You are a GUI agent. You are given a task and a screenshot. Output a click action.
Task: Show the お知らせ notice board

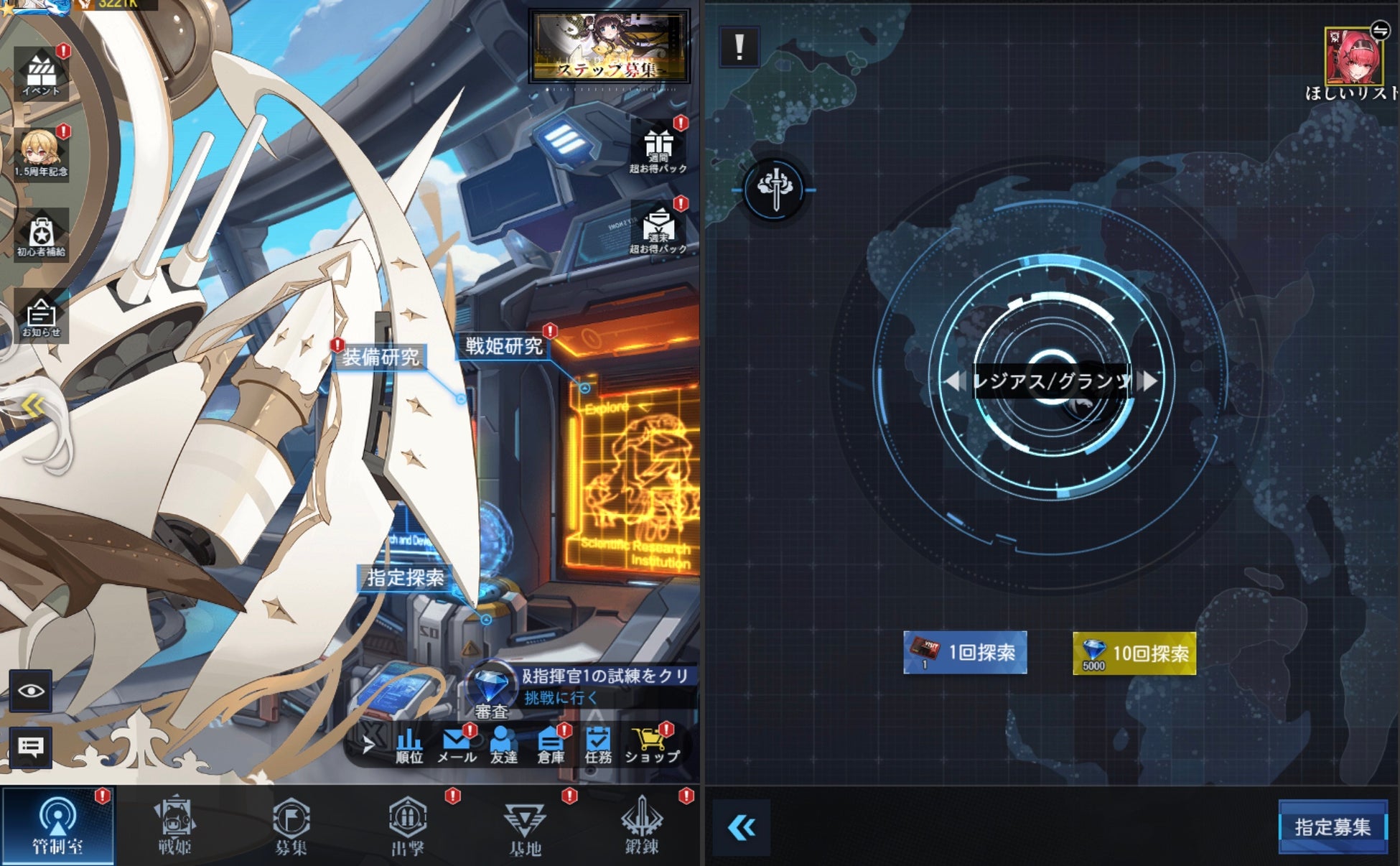pyautogui.click(x=41, y=317)
